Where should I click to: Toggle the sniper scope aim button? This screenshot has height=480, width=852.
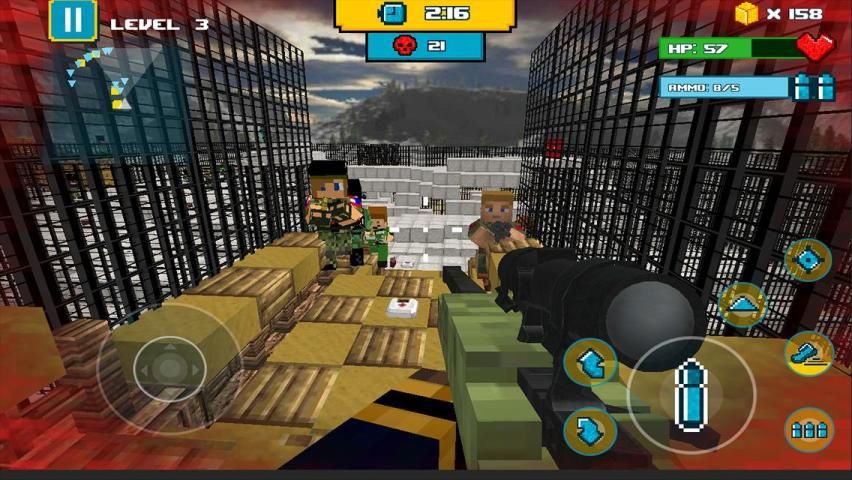point(808,260)
